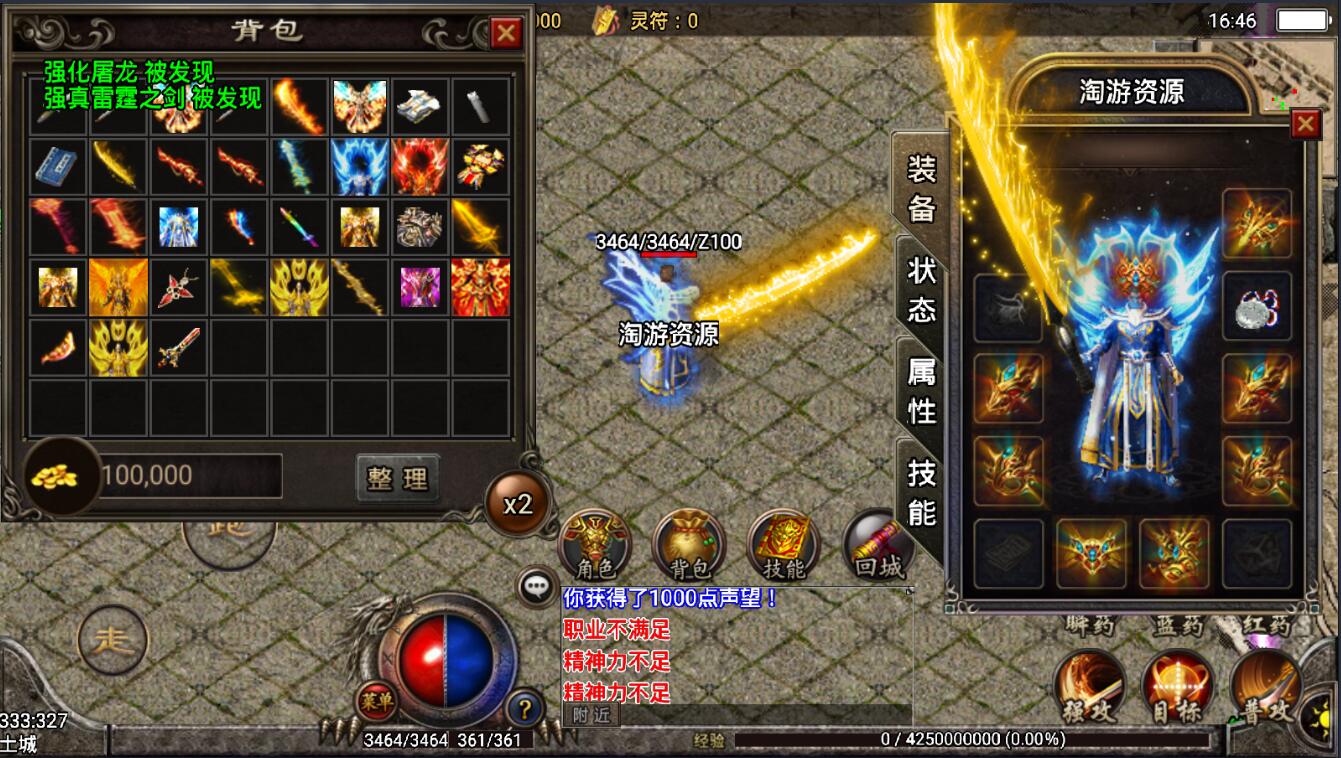Close the character equipment panel
This screenshot has height=758, width=1341.
(1305, 124)
